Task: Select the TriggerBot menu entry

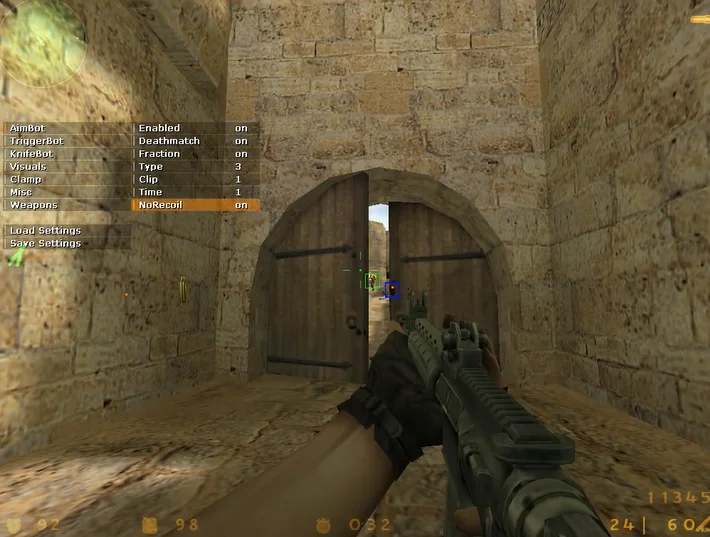Action: tap(66, 141)
